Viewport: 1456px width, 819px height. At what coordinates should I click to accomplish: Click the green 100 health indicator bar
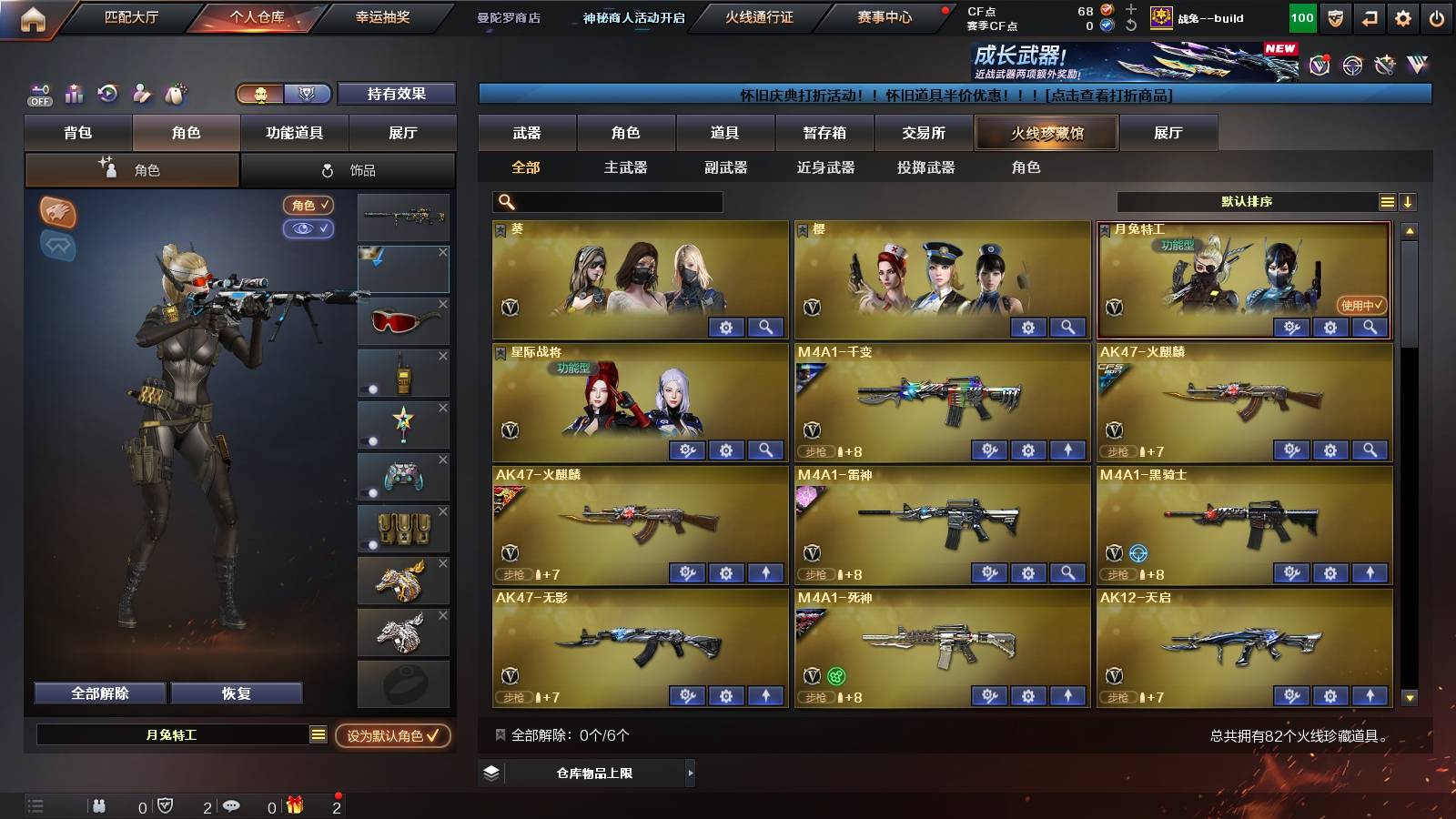[1301, 16]
